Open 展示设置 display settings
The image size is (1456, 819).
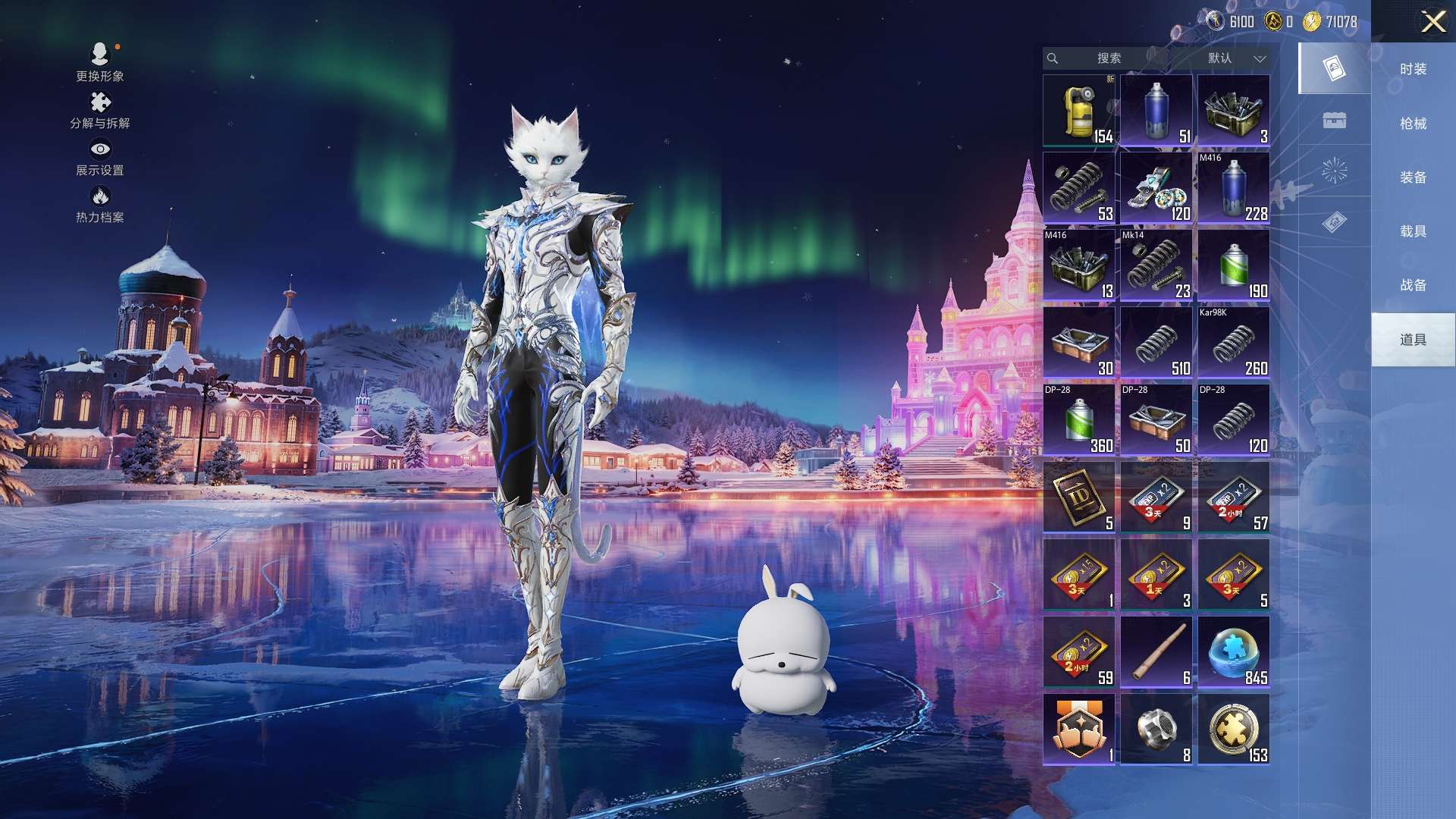[100, 158]
